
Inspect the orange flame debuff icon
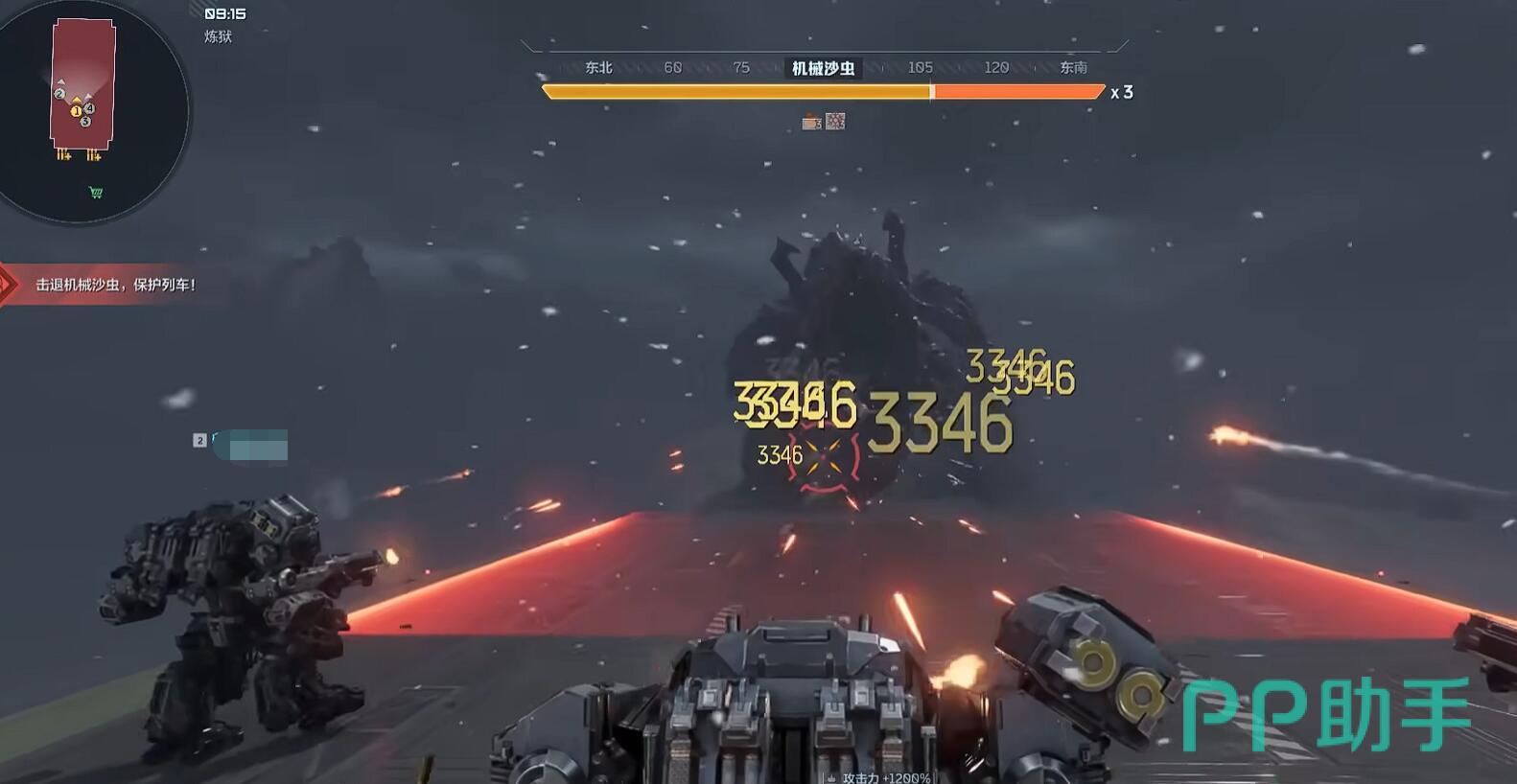(811, 122)
